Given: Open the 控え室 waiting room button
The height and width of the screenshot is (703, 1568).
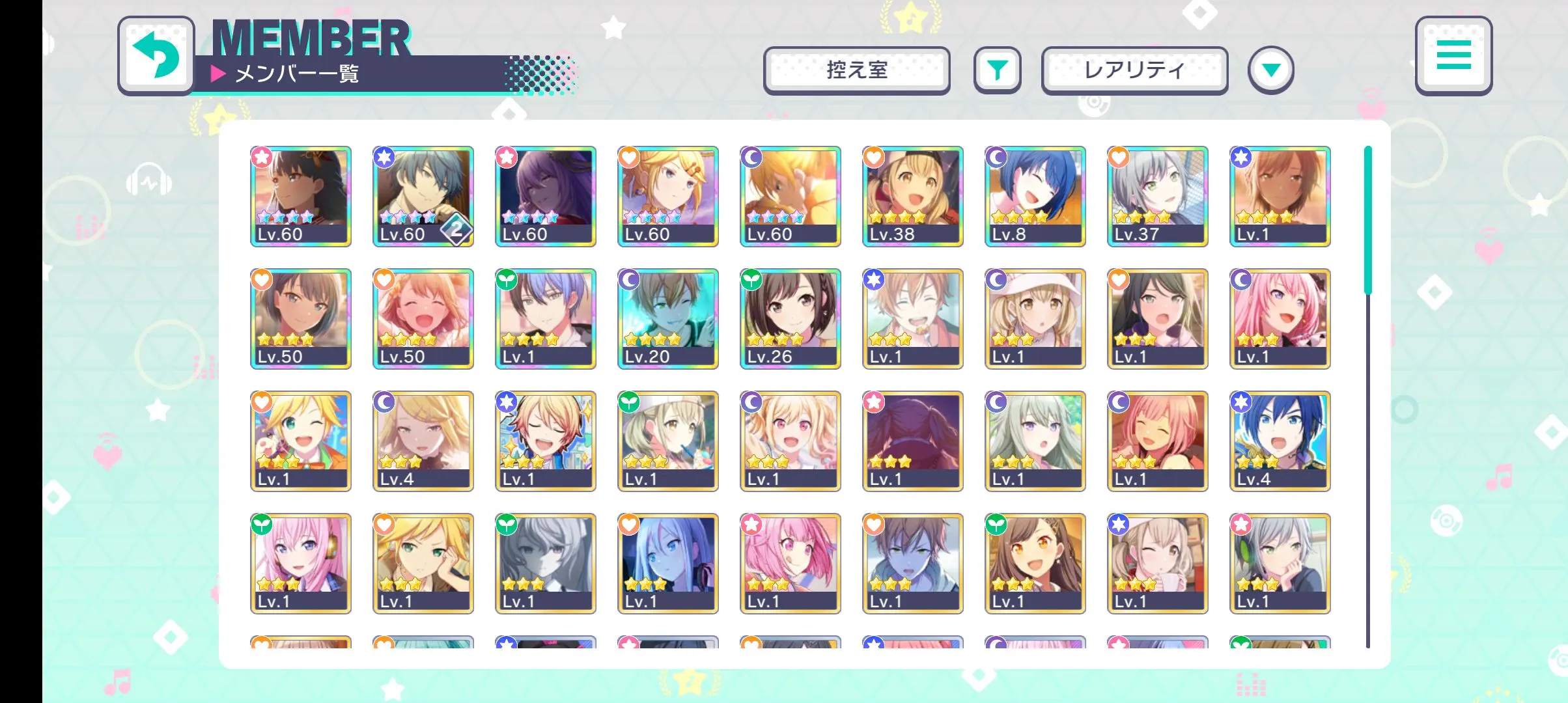Looking at the screenshot, I should pos(856,70).
